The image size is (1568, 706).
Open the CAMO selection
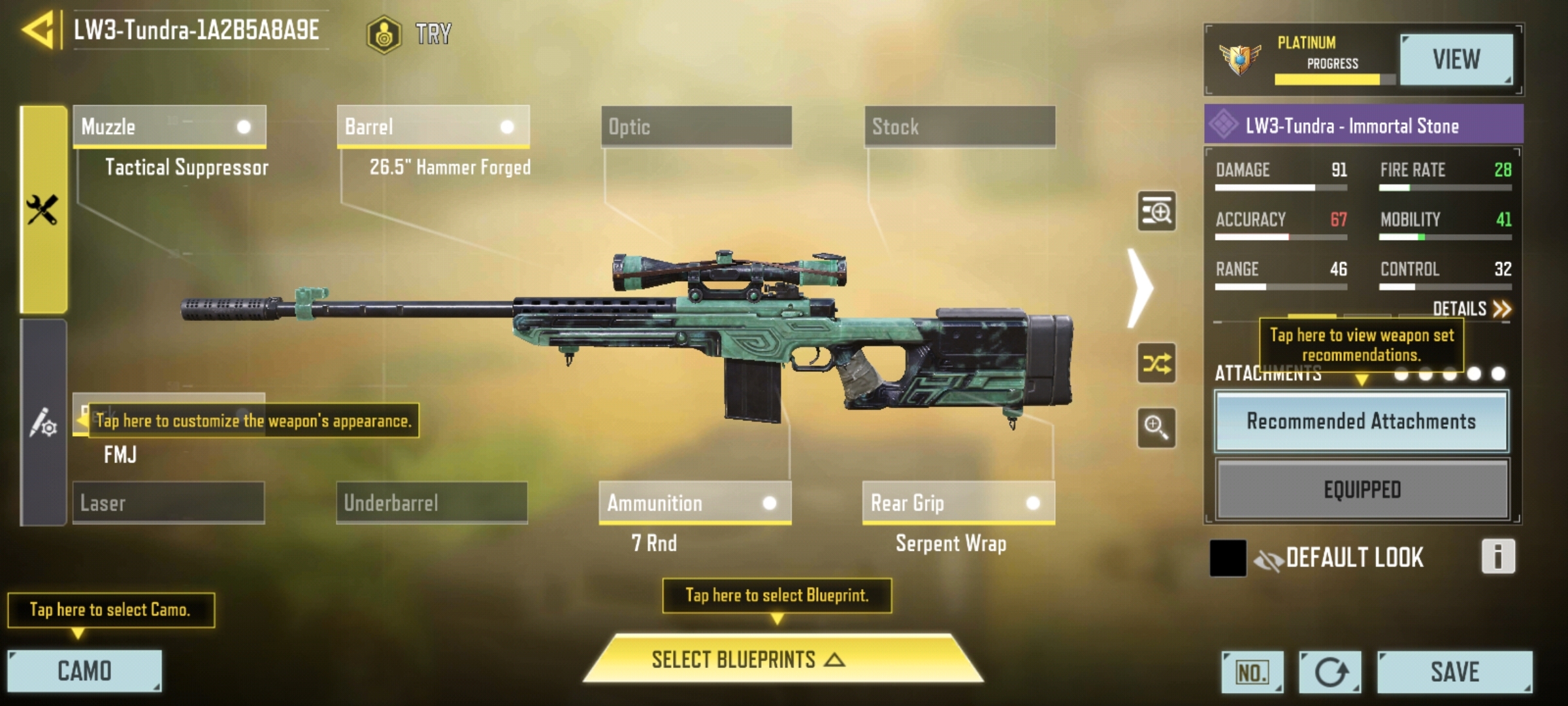pyautogui.click(x=84, y=671)
